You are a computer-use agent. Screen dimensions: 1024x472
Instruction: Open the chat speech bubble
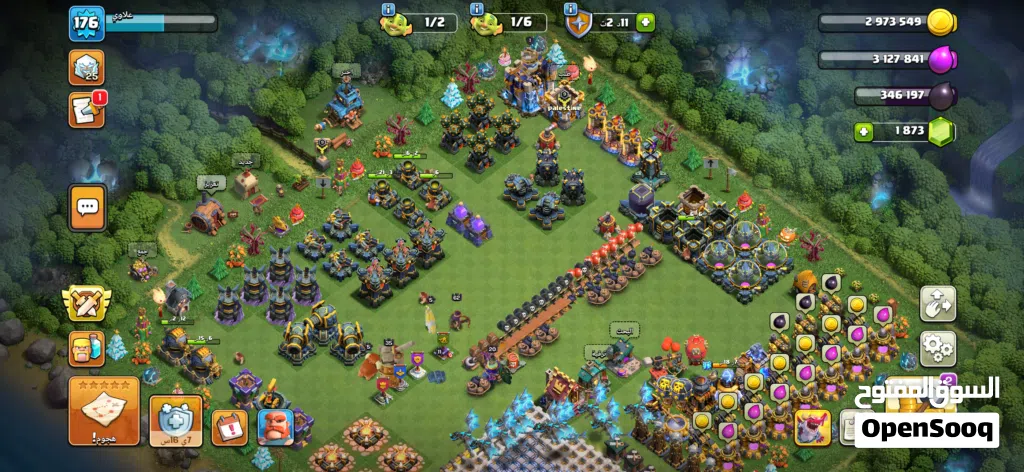click(87, 207)
